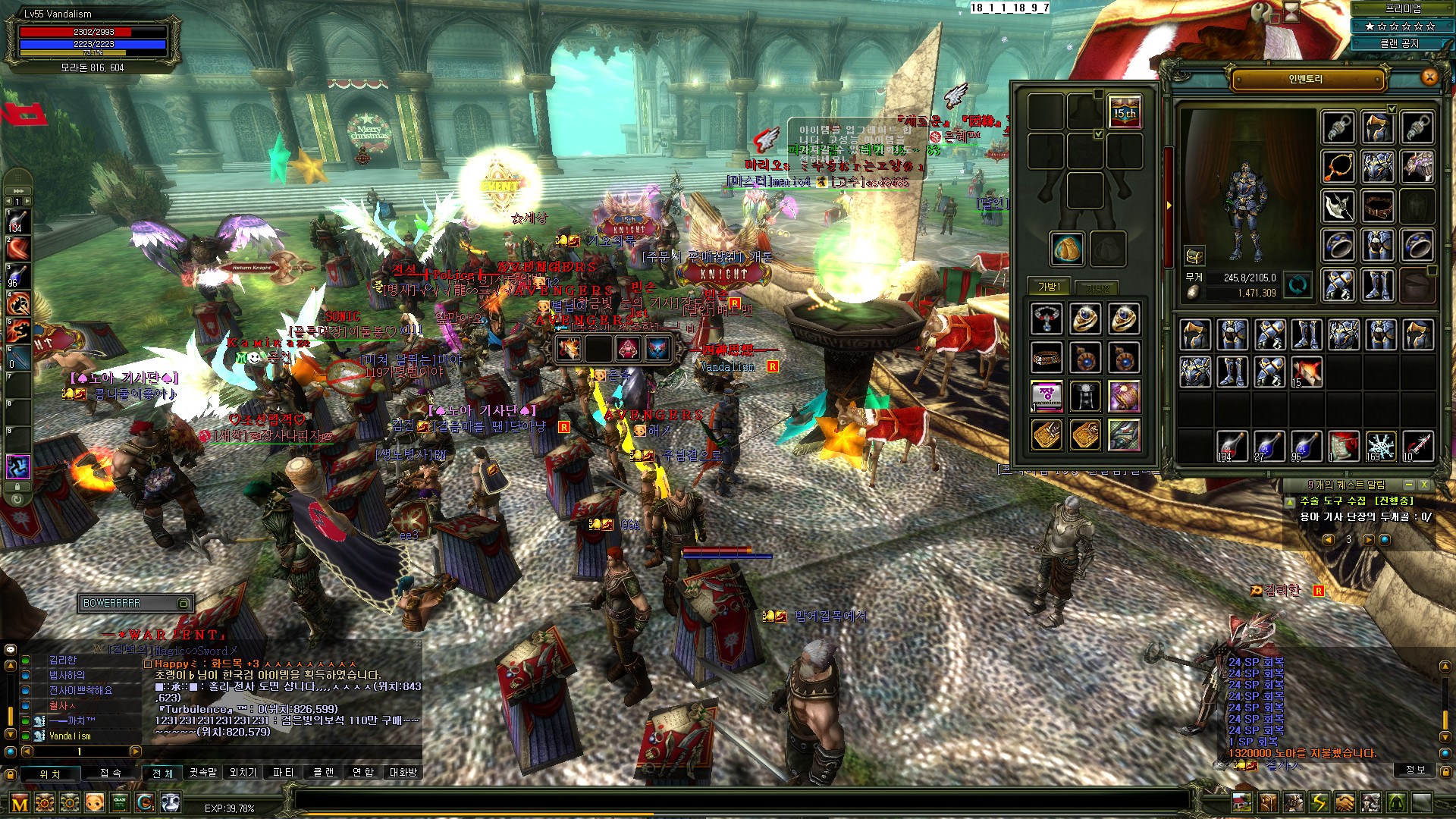The width and height of the screenshot is (1456, 819).
Task: Switch to the 가방2 bag tab
Action: 1097,288
